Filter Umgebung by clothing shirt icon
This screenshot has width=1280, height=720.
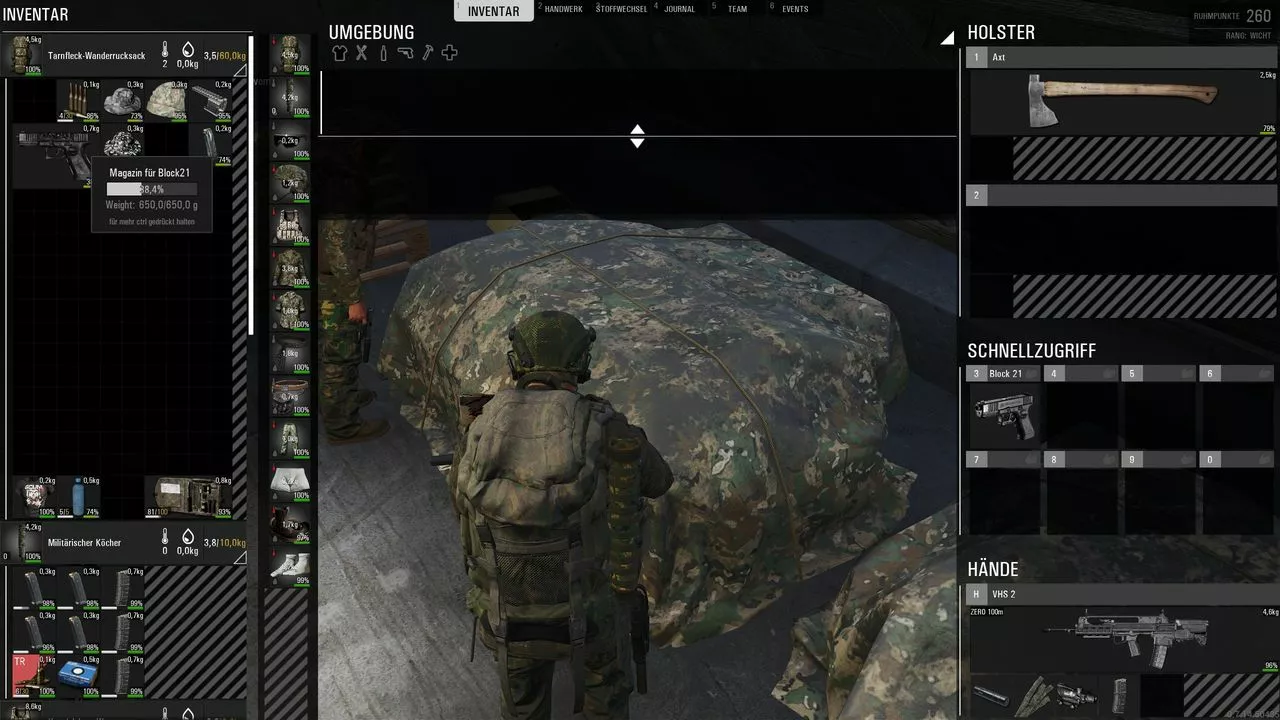(340, 53)
